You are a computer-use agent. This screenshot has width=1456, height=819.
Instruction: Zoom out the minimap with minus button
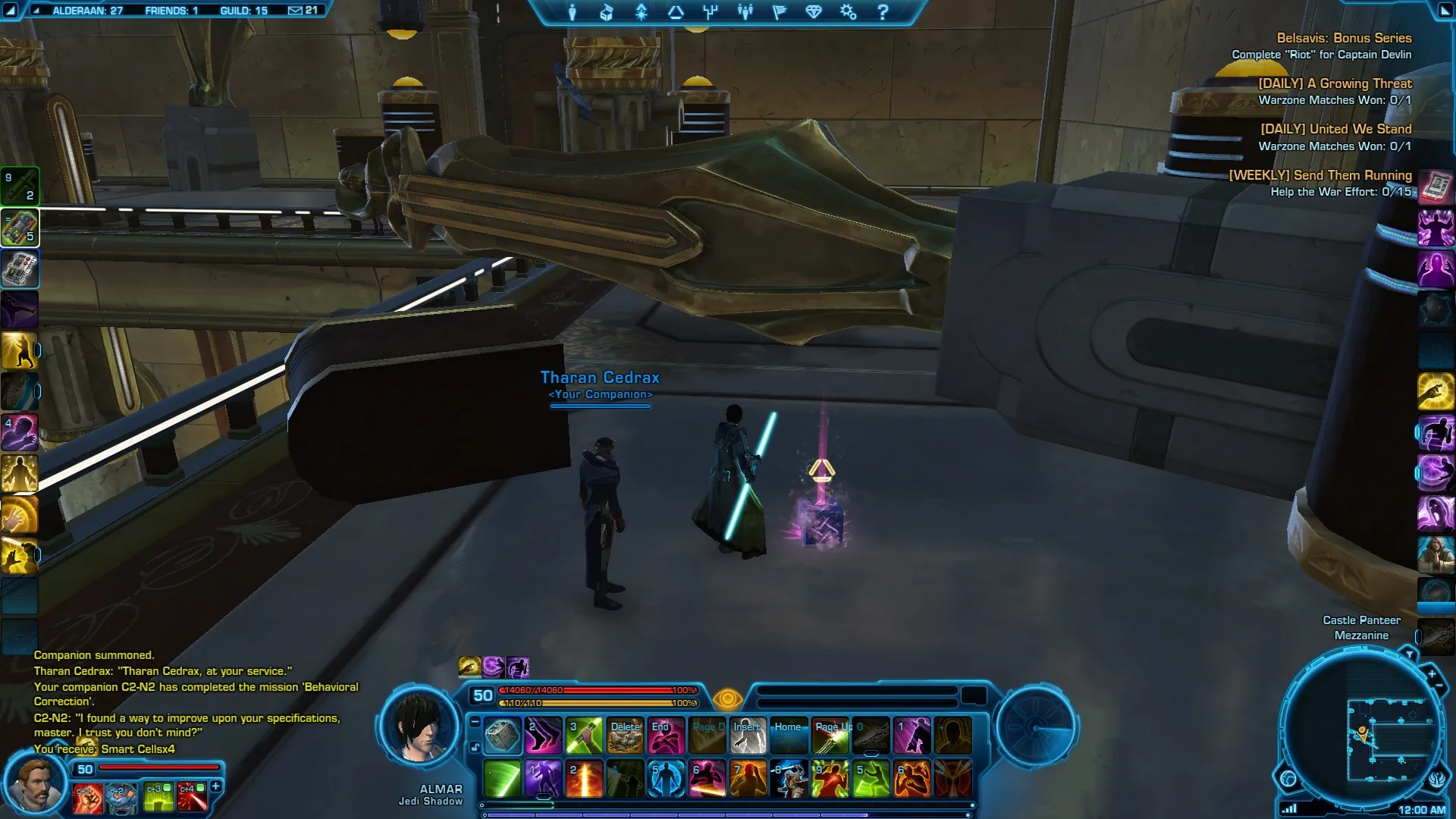pyautogui.click(x=1439, y=686)
